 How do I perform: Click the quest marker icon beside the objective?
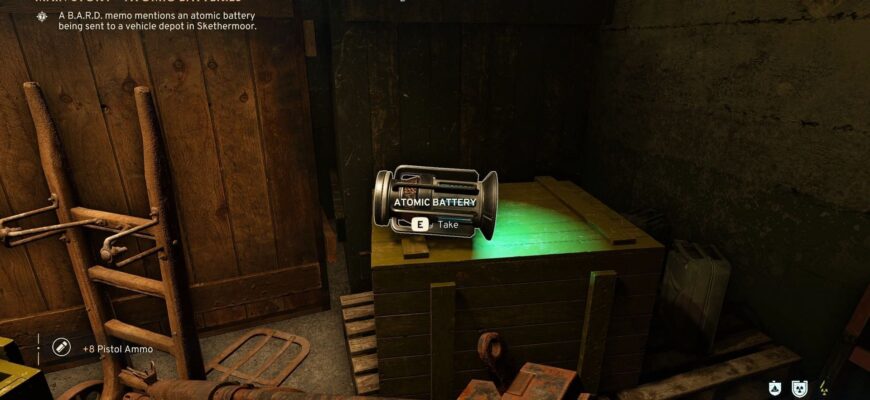42,17
